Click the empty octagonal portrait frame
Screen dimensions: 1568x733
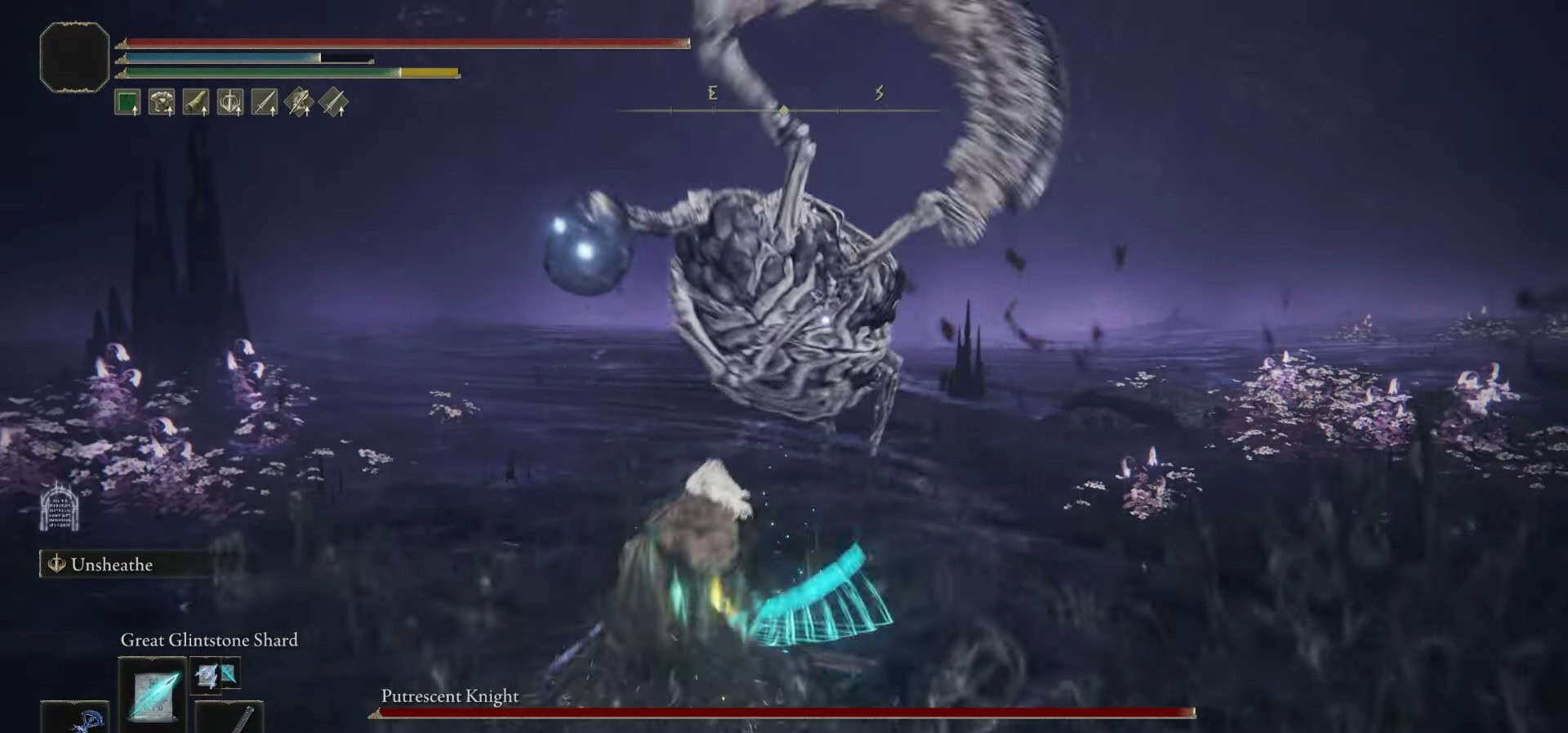point(74,57)
